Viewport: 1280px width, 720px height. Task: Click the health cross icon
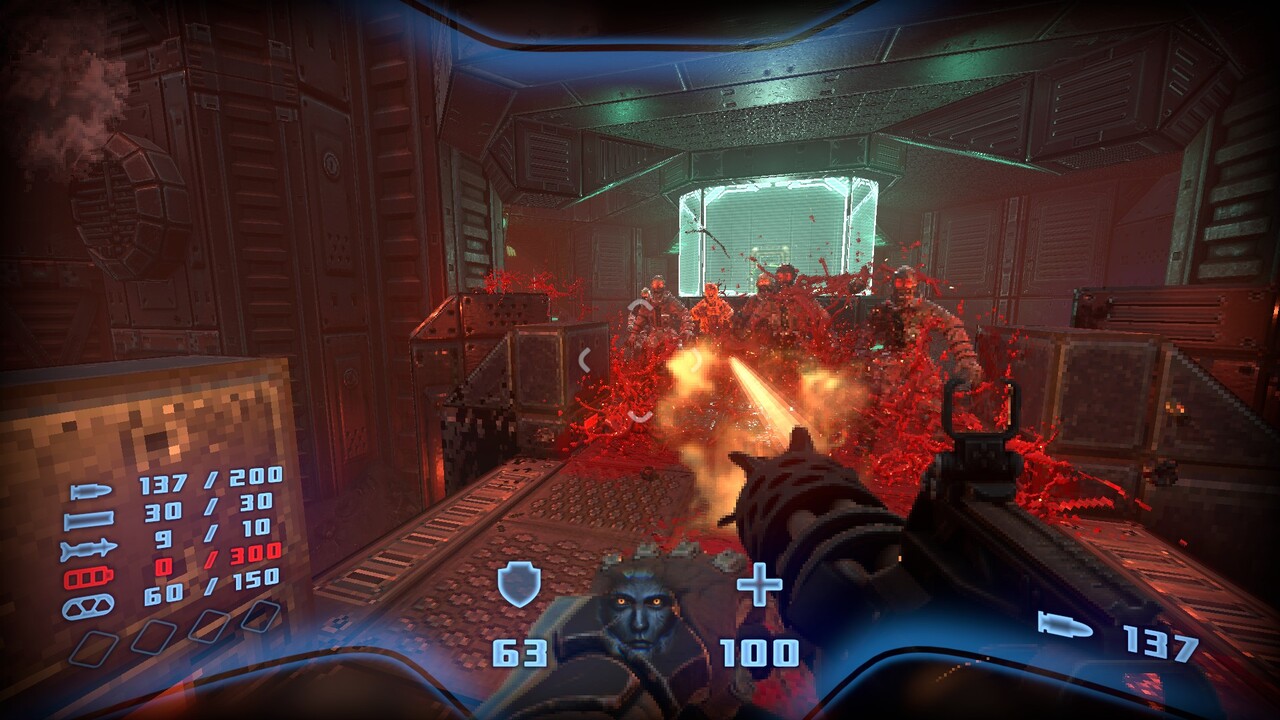(x=759, y=585)
